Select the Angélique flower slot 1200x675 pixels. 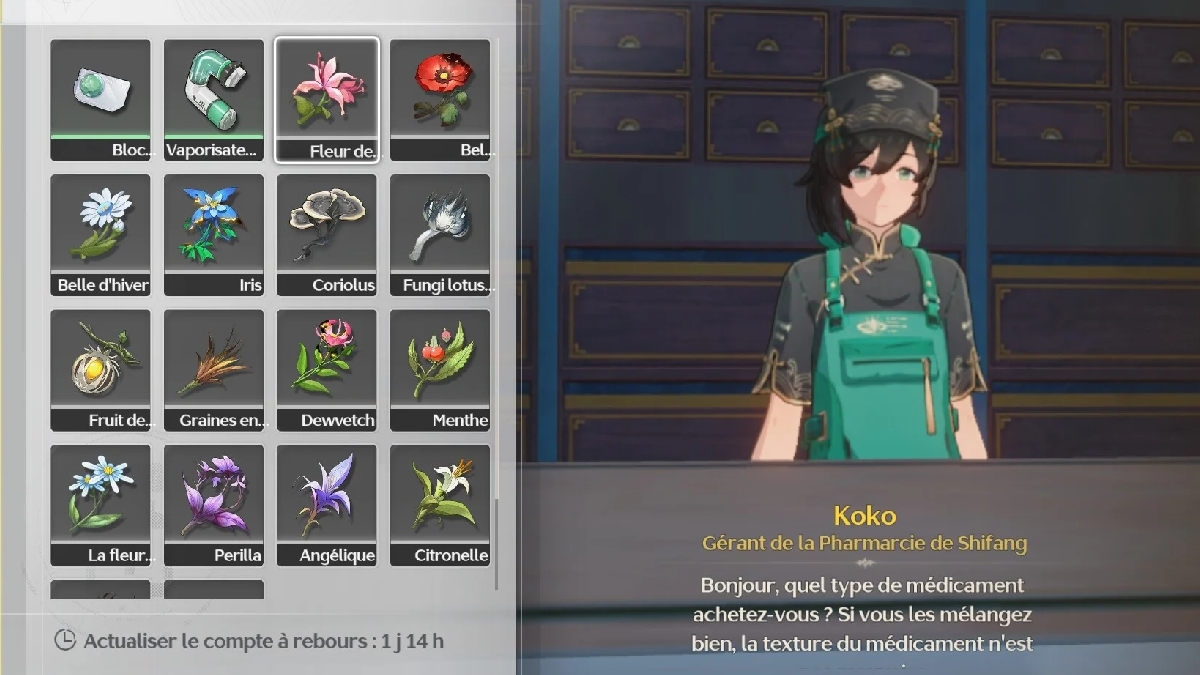pyautogui.click(x=327, y=505)
